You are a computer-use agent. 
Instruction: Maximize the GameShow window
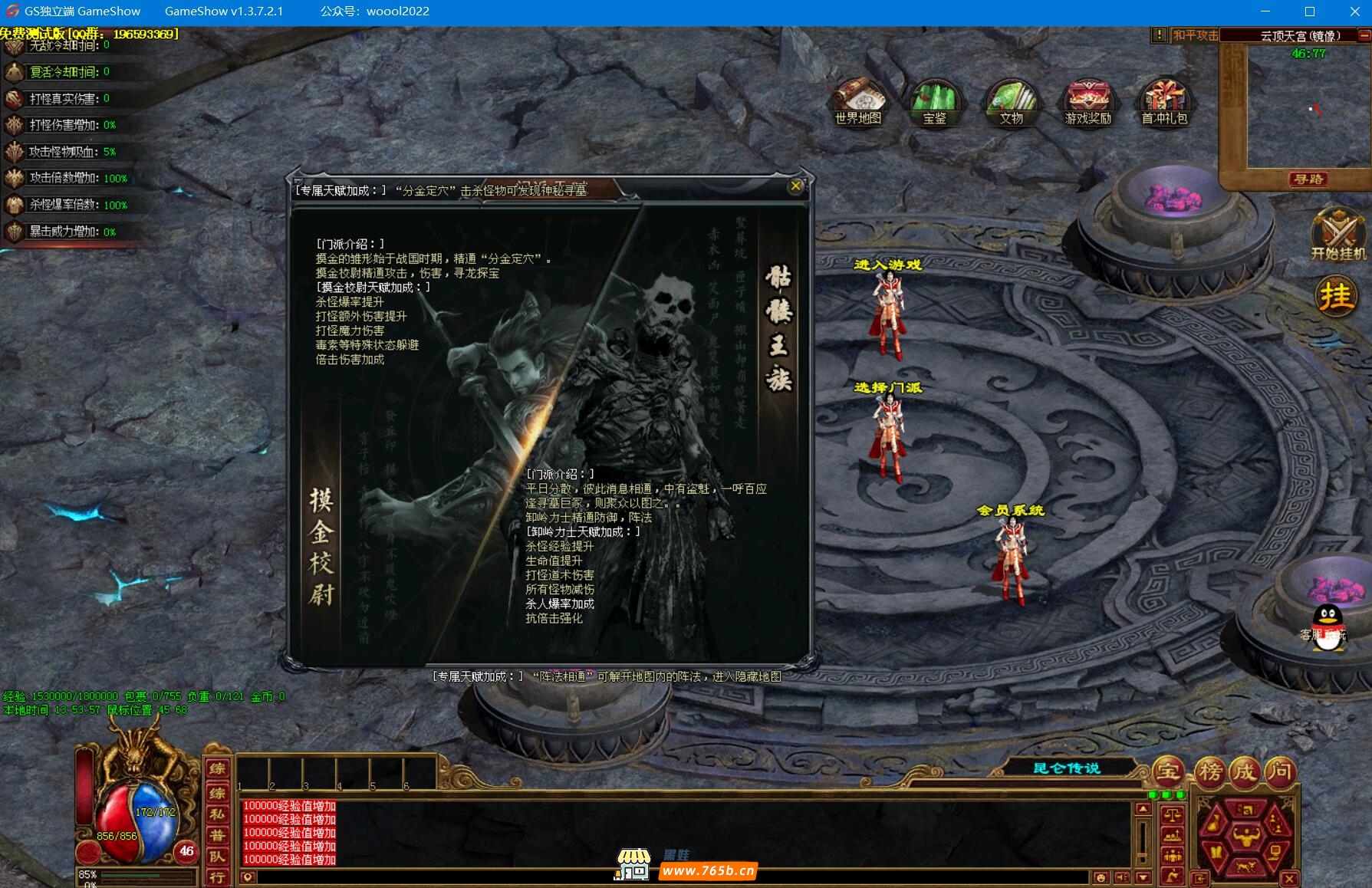1310,12
